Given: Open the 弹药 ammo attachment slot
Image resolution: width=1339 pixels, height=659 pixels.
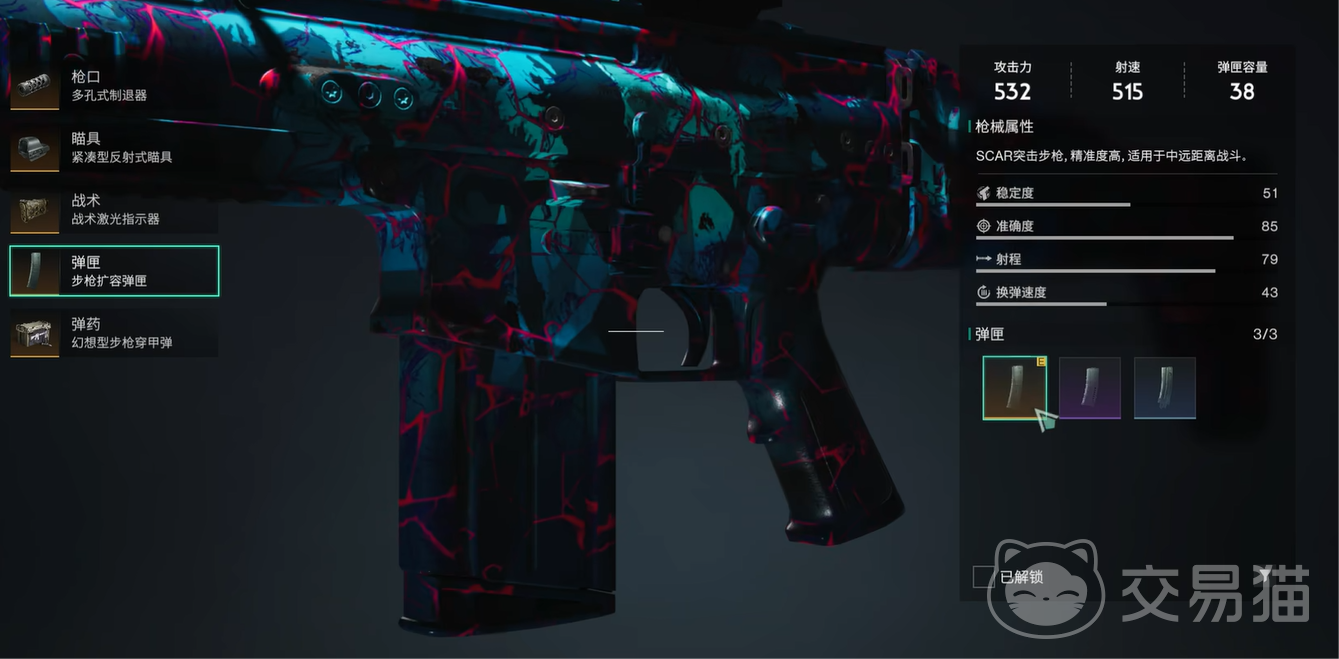Looking at the screenshot, I should (x=113, y=333).
